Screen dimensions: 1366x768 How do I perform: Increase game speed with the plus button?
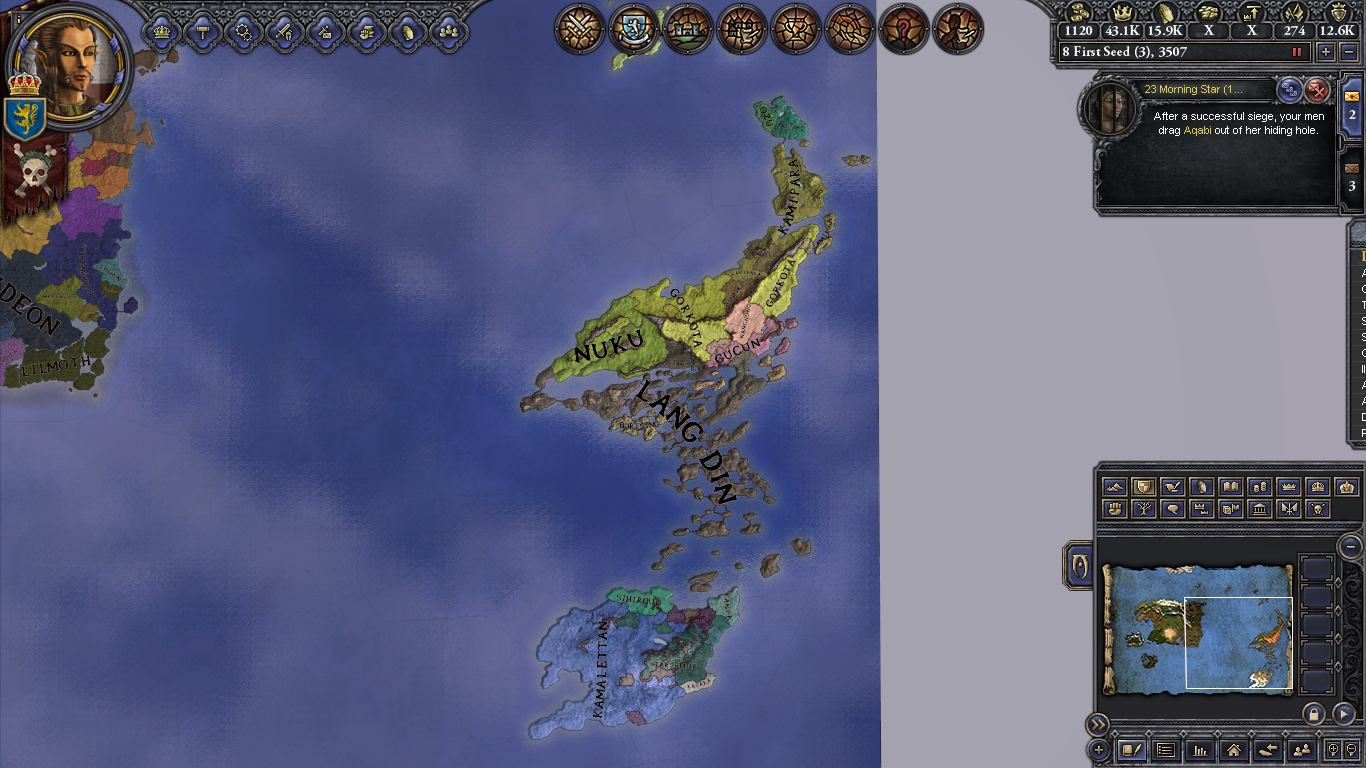[x=1326, y=52]
